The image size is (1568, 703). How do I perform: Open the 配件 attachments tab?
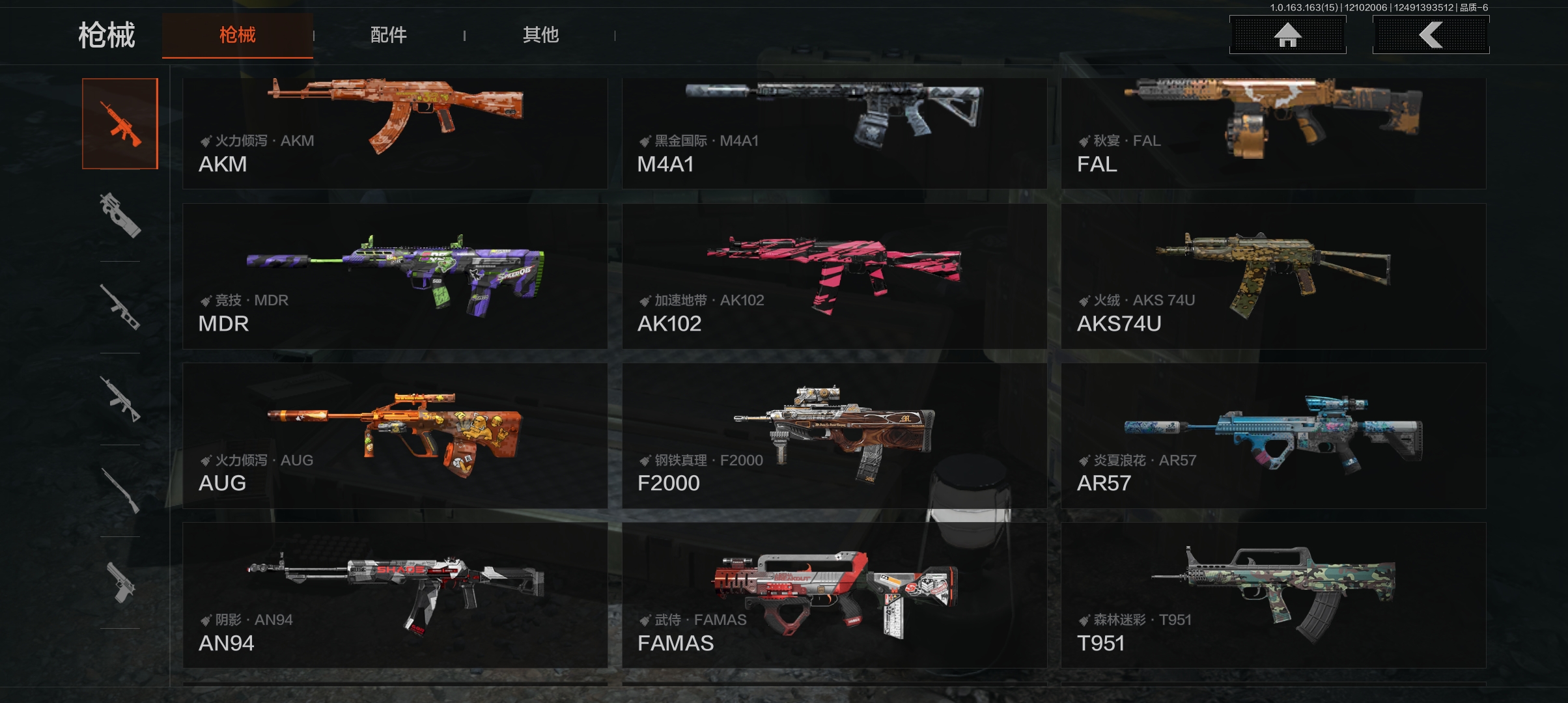coord(389,35)
